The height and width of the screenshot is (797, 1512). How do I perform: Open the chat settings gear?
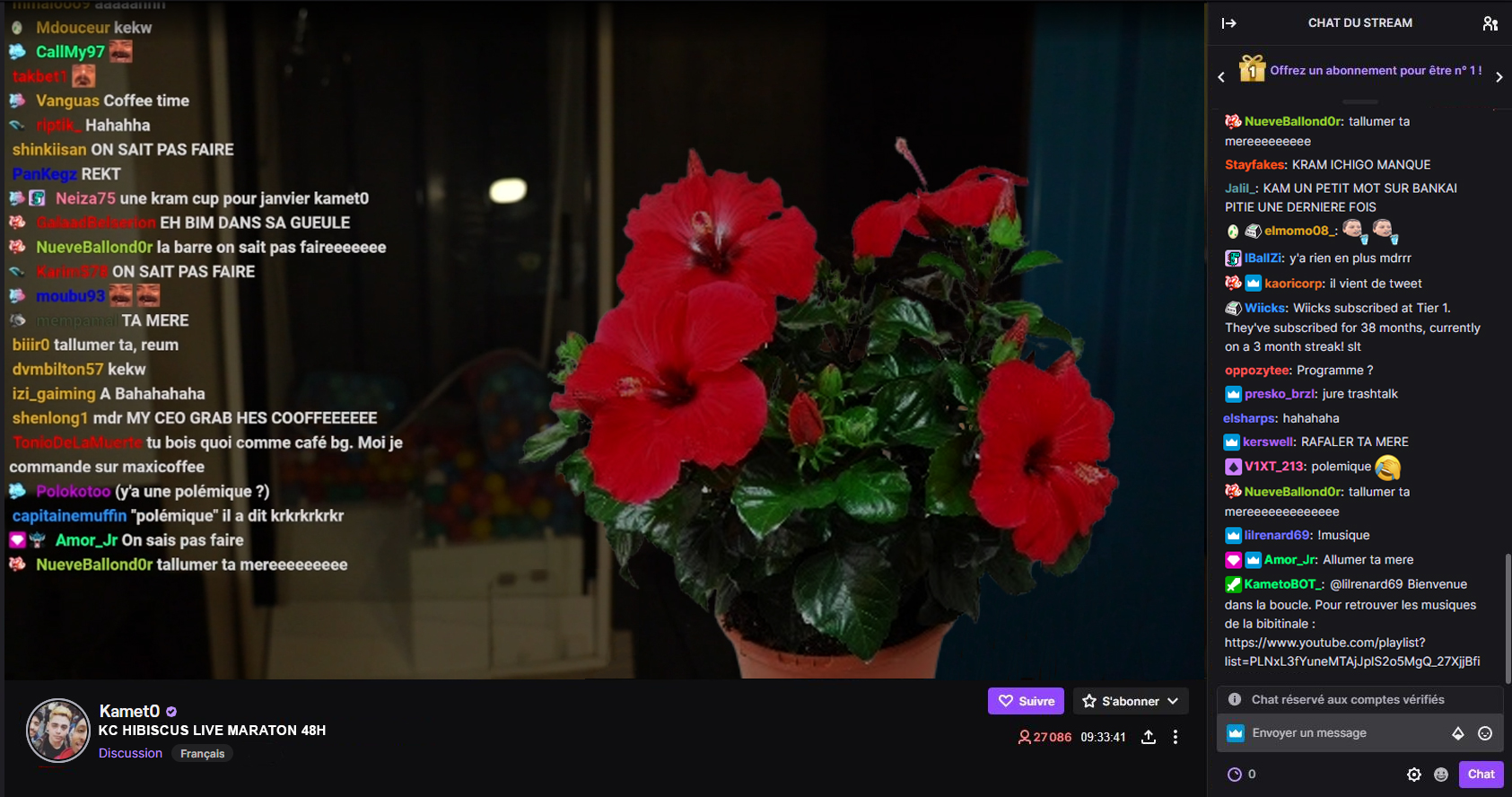[x=1414, y=774]
